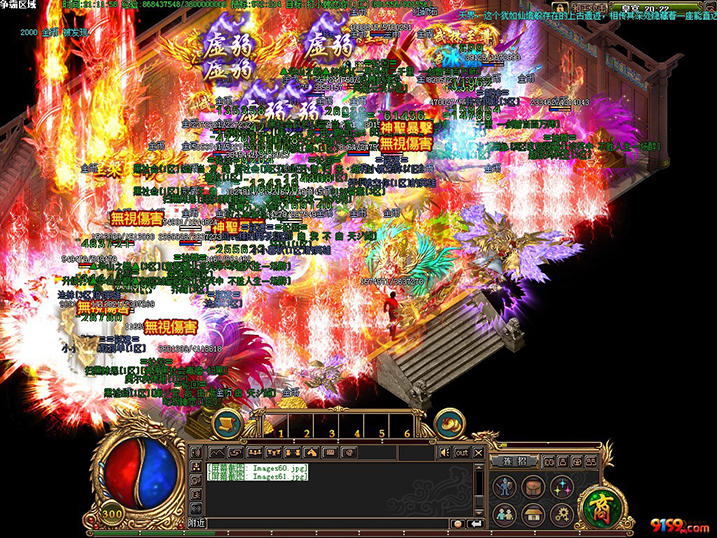Viewport: 717px width, 538px height.
Task: Click the 连招 combo button
Action: [x=514, y=460]
